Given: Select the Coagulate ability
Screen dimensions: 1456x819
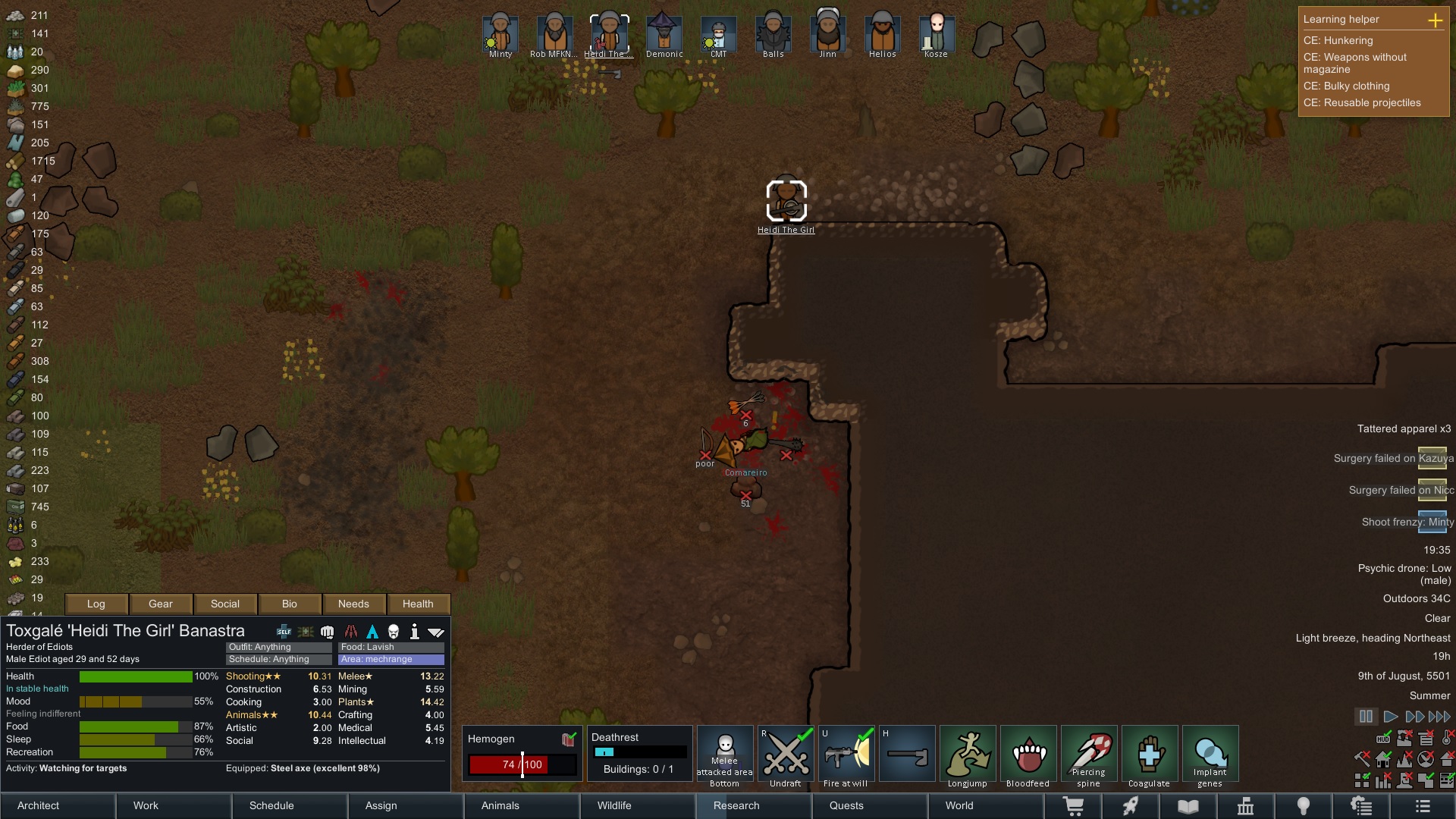Looking at the screenshot, I should click(1150, 754).
